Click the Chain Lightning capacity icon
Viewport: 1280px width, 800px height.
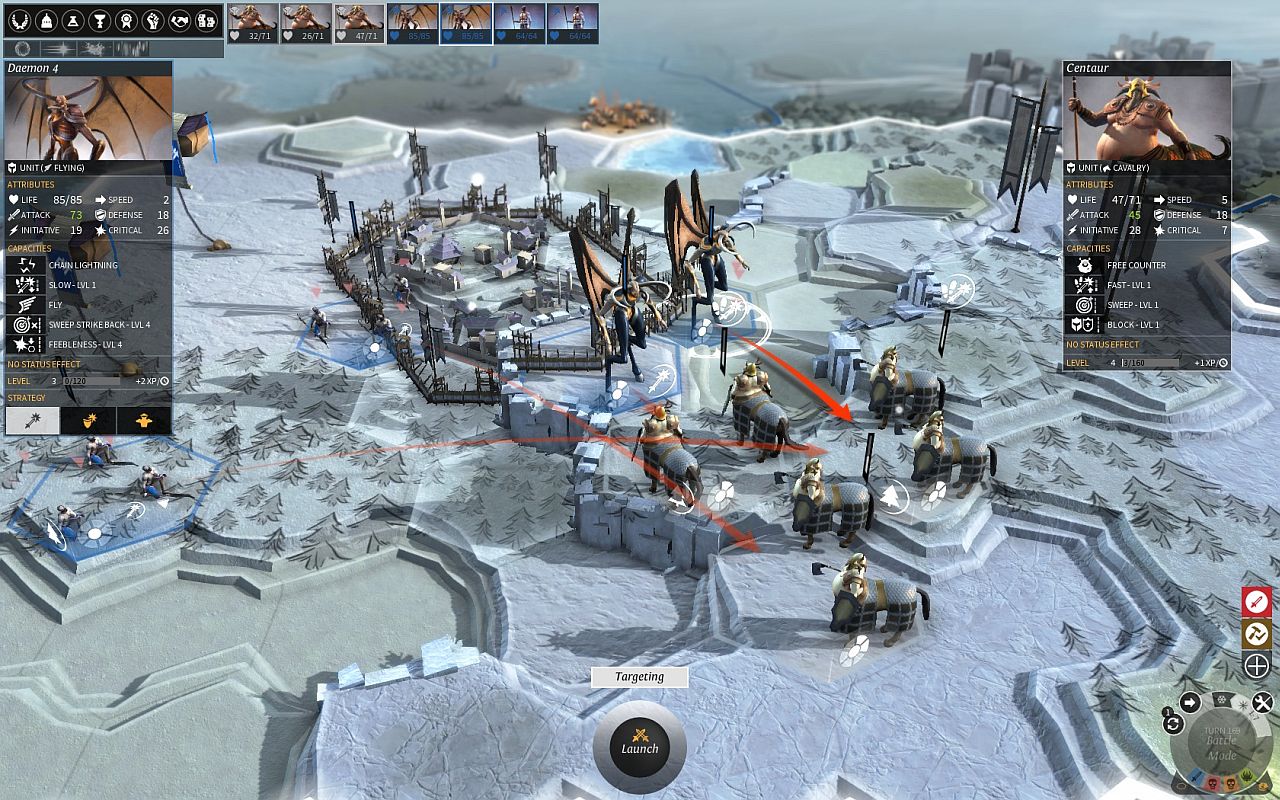coord(25,265)
